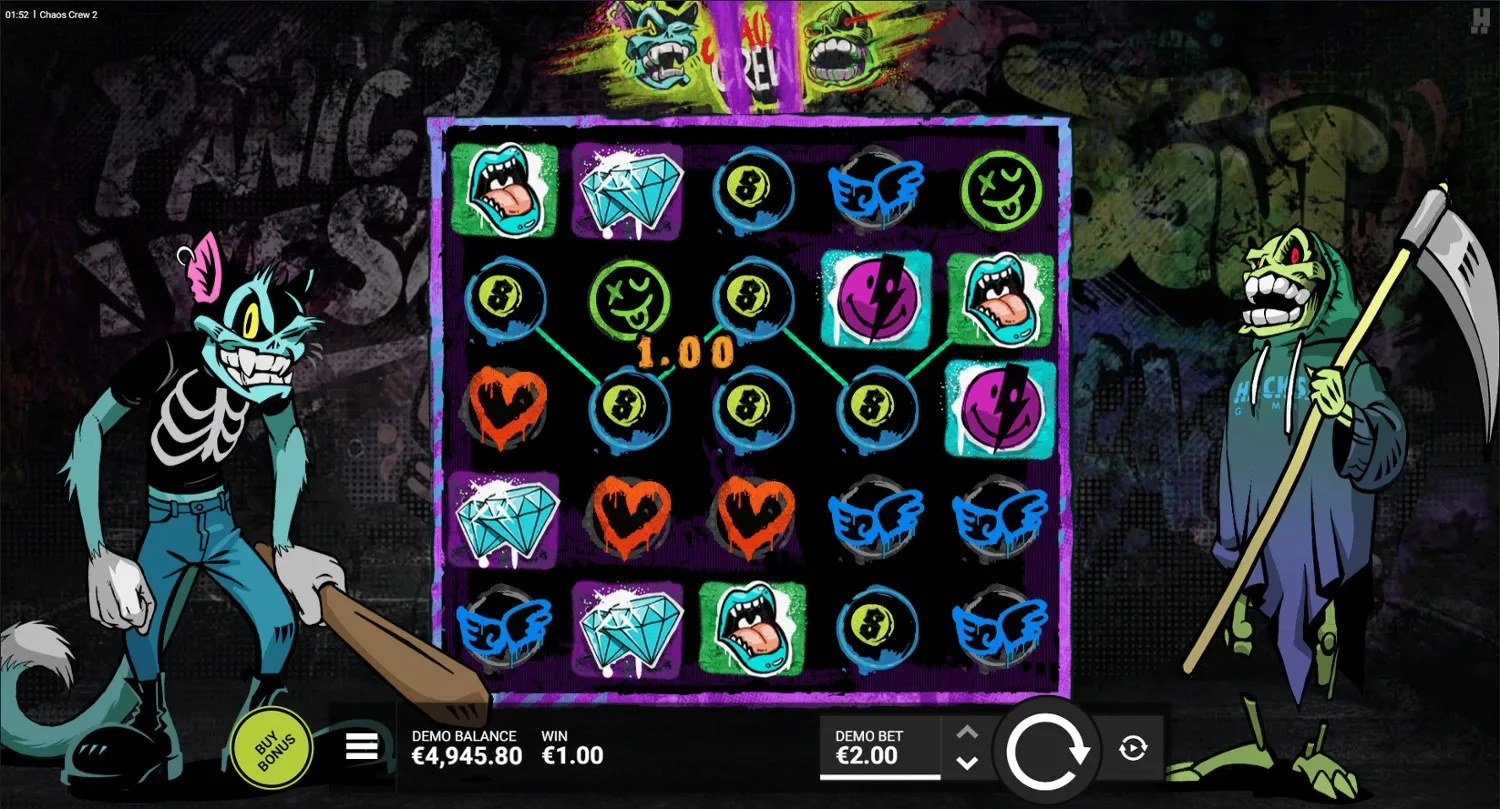Click the Win amount display

pos(570,745)
